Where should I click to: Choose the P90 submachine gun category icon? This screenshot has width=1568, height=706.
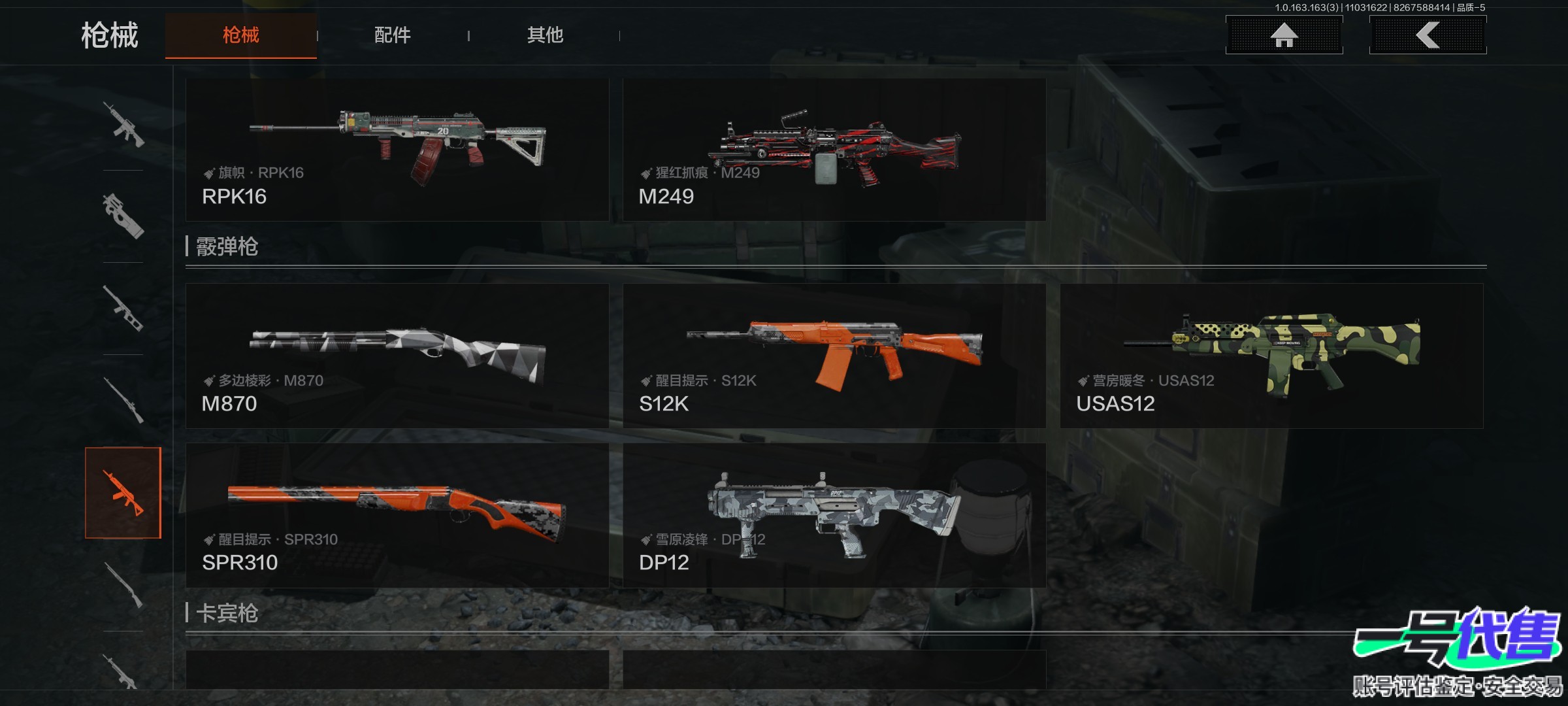click(123, 216)
